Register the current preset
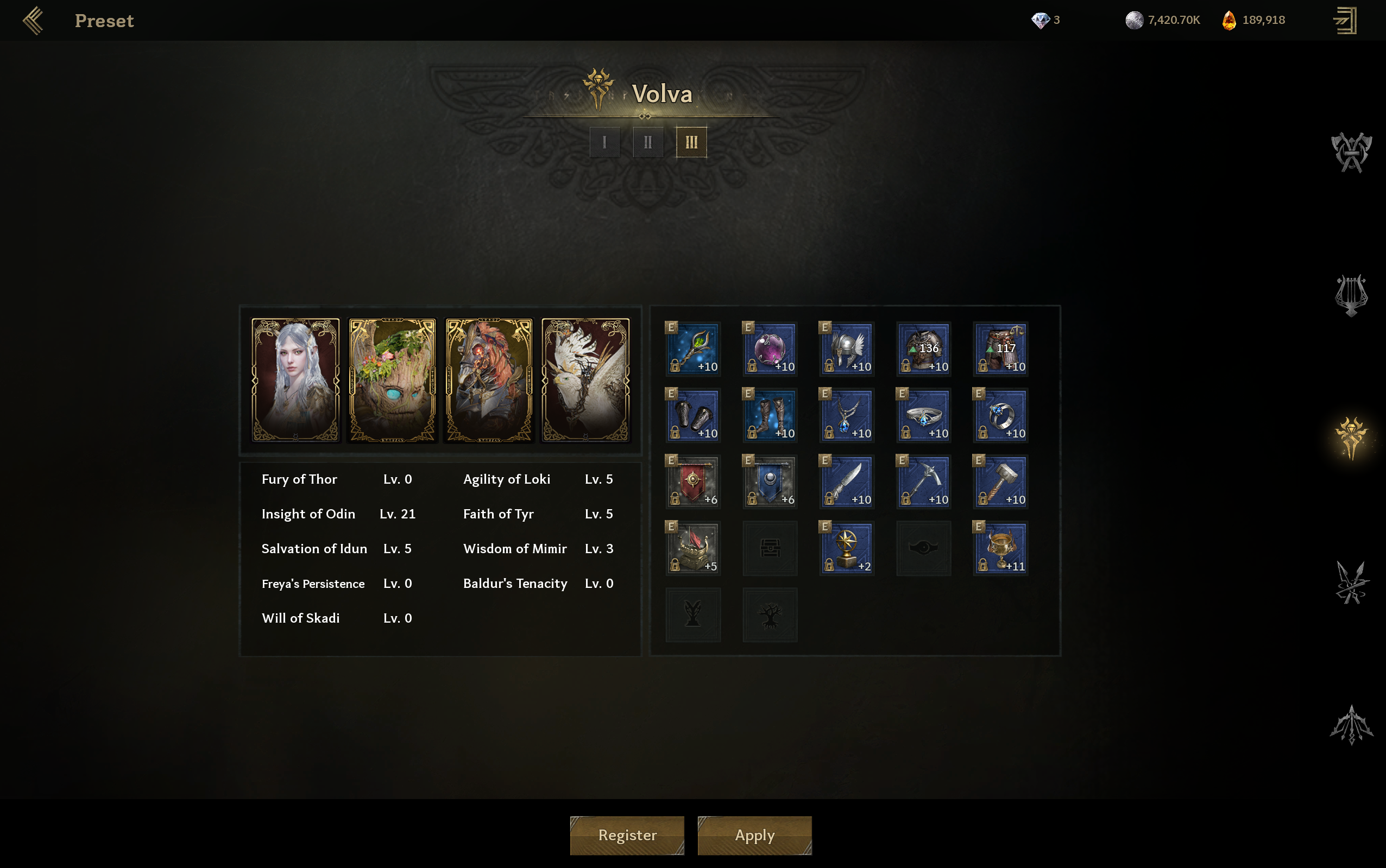This screenshot has height=868, width=1386. (x=627, y=835)
